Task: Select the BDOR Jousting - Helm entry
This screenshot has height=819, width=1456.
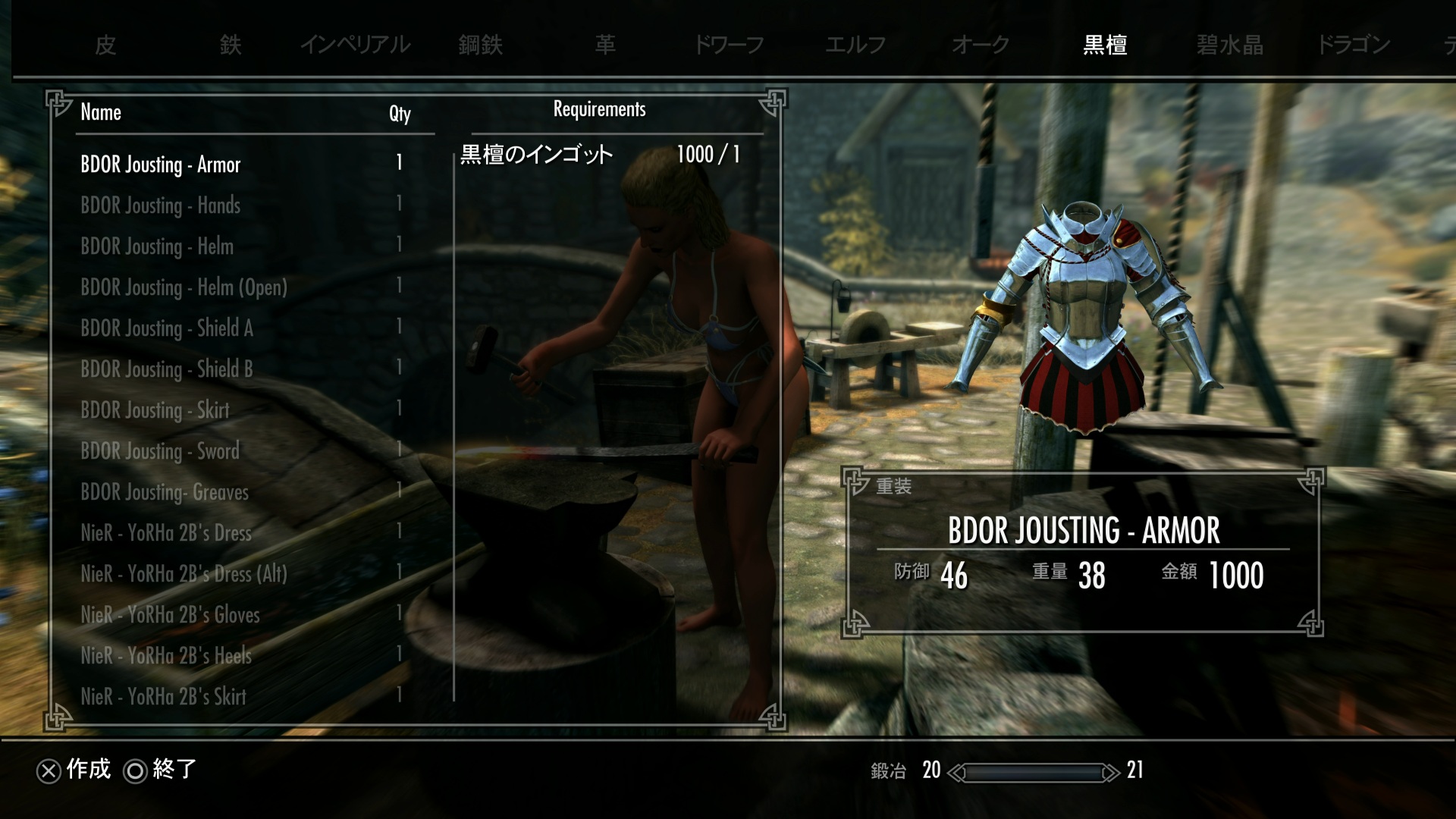Action: pos(157,246)
